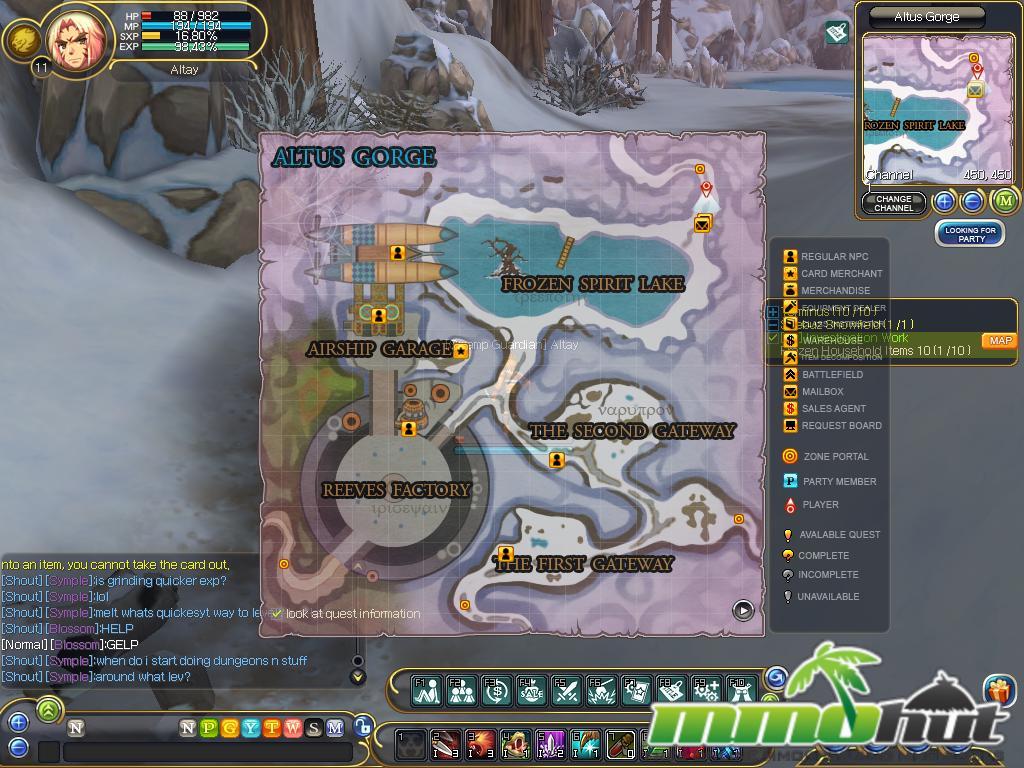
Task: Click the round arrow button on map corner
Action: (x=743, y=609)
